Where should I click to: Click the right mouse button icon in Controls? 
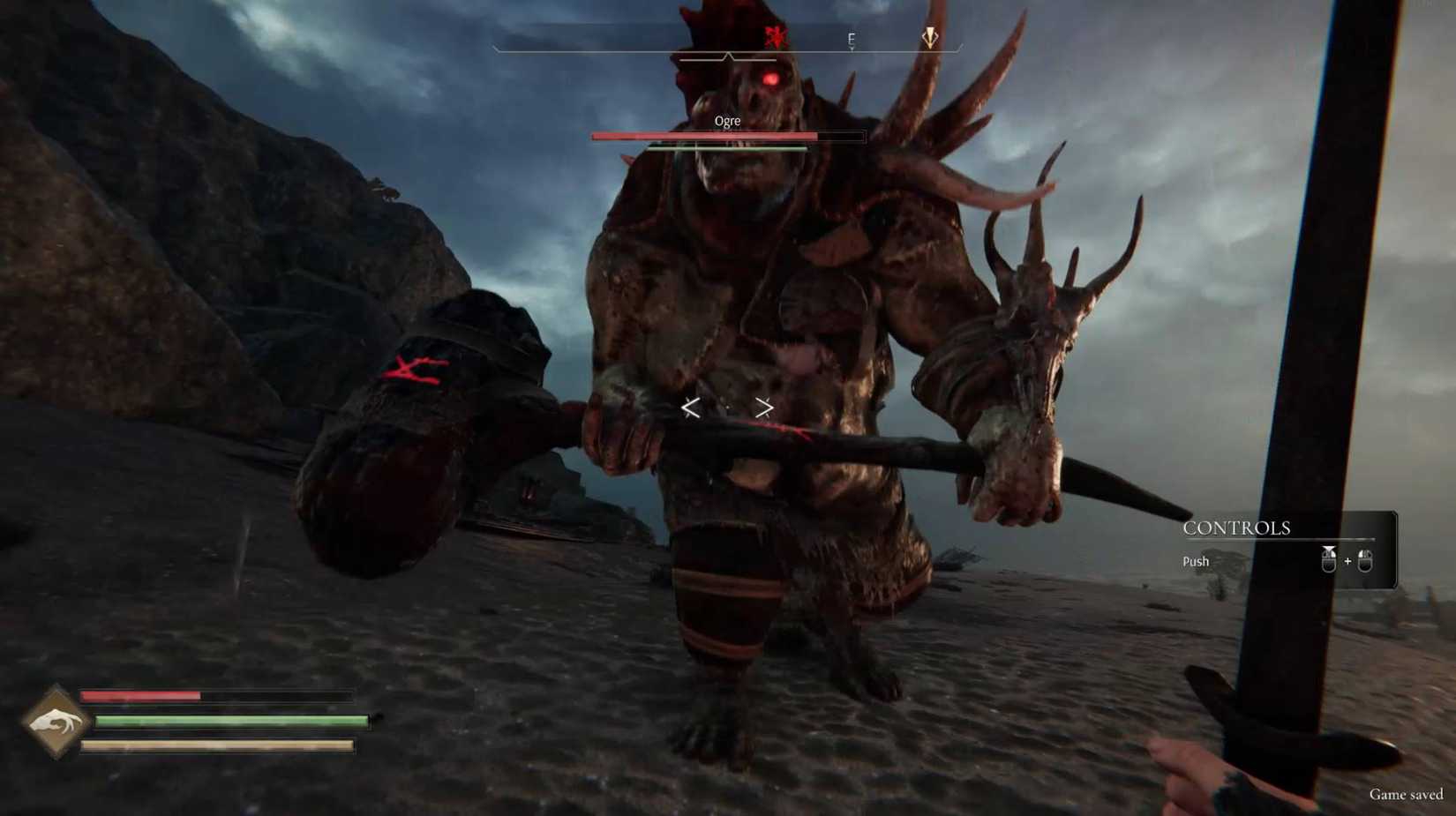[x=1365, y=561]
